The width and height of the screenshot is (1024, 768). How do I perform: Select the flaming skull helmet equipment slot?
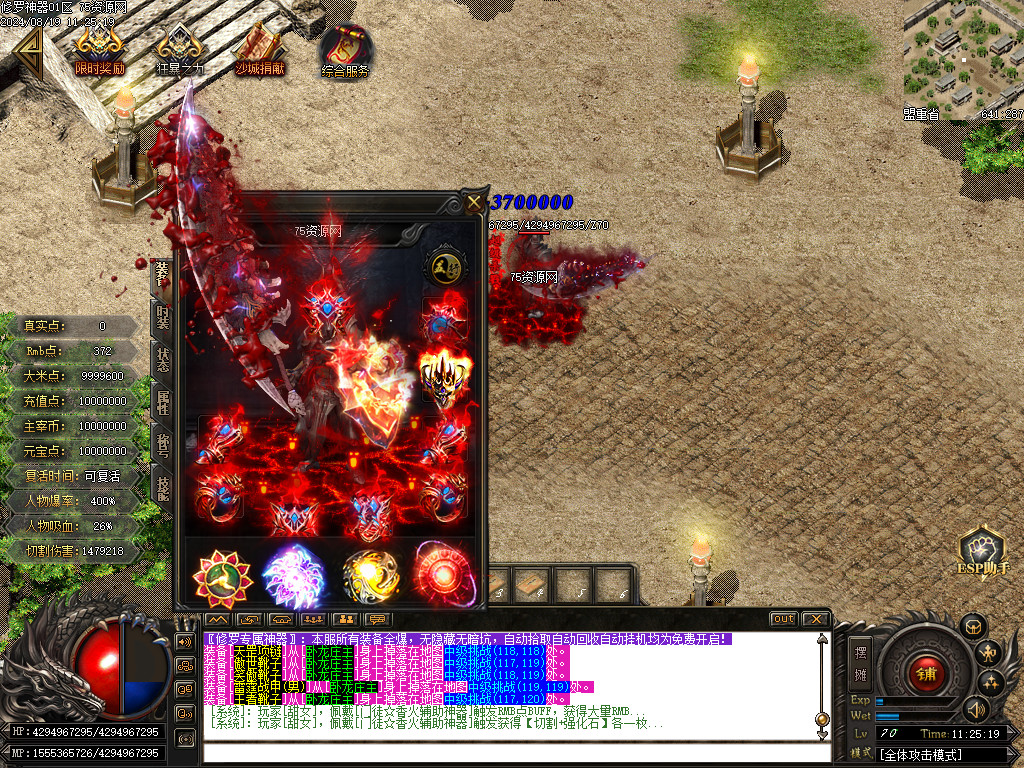click(444, 375)
